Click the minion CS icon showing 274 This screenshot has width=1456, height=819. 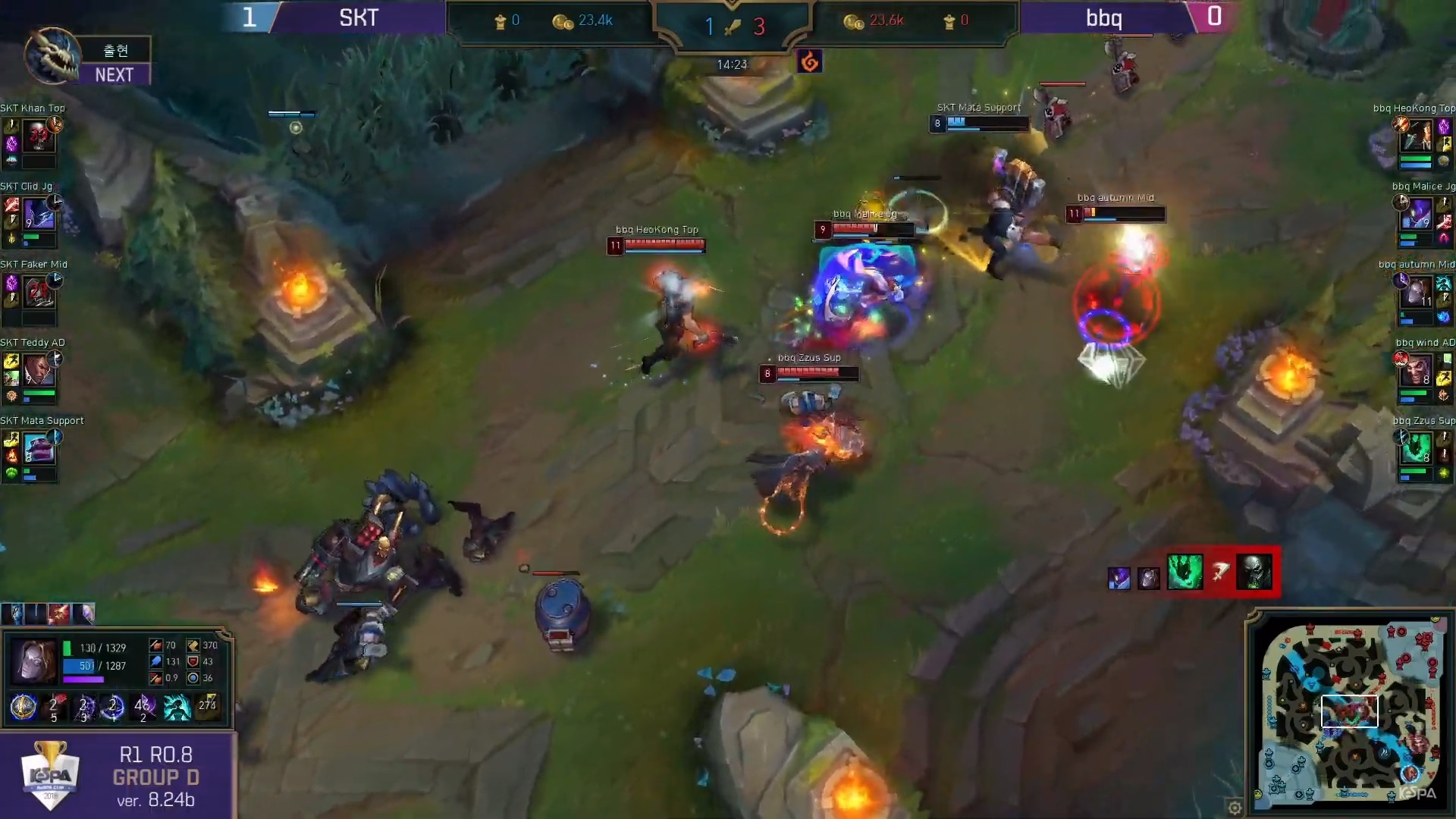pyautogui.click(x=207, y=707)
